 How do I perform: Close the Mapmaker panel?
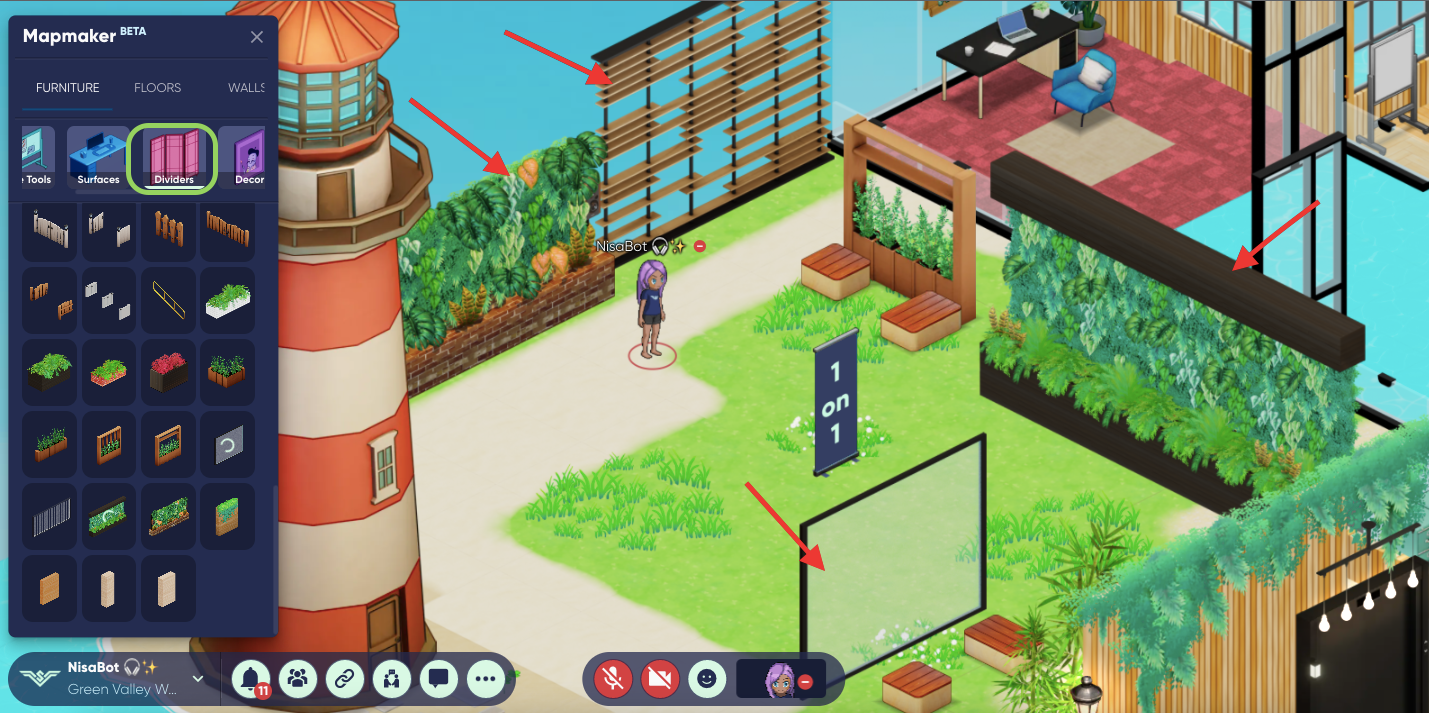[257, 37]
